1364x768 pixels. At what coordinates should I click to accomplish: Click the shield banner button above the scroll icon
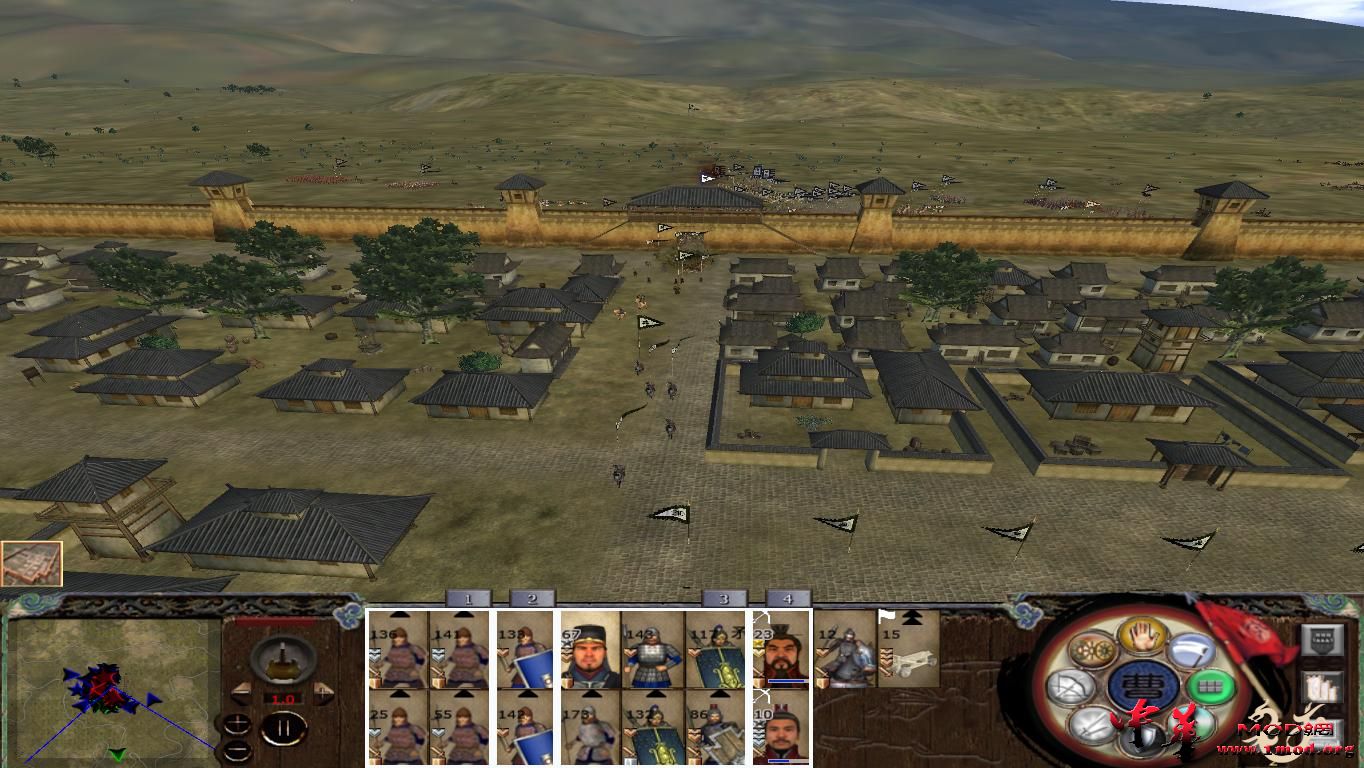pos(1322,638)
